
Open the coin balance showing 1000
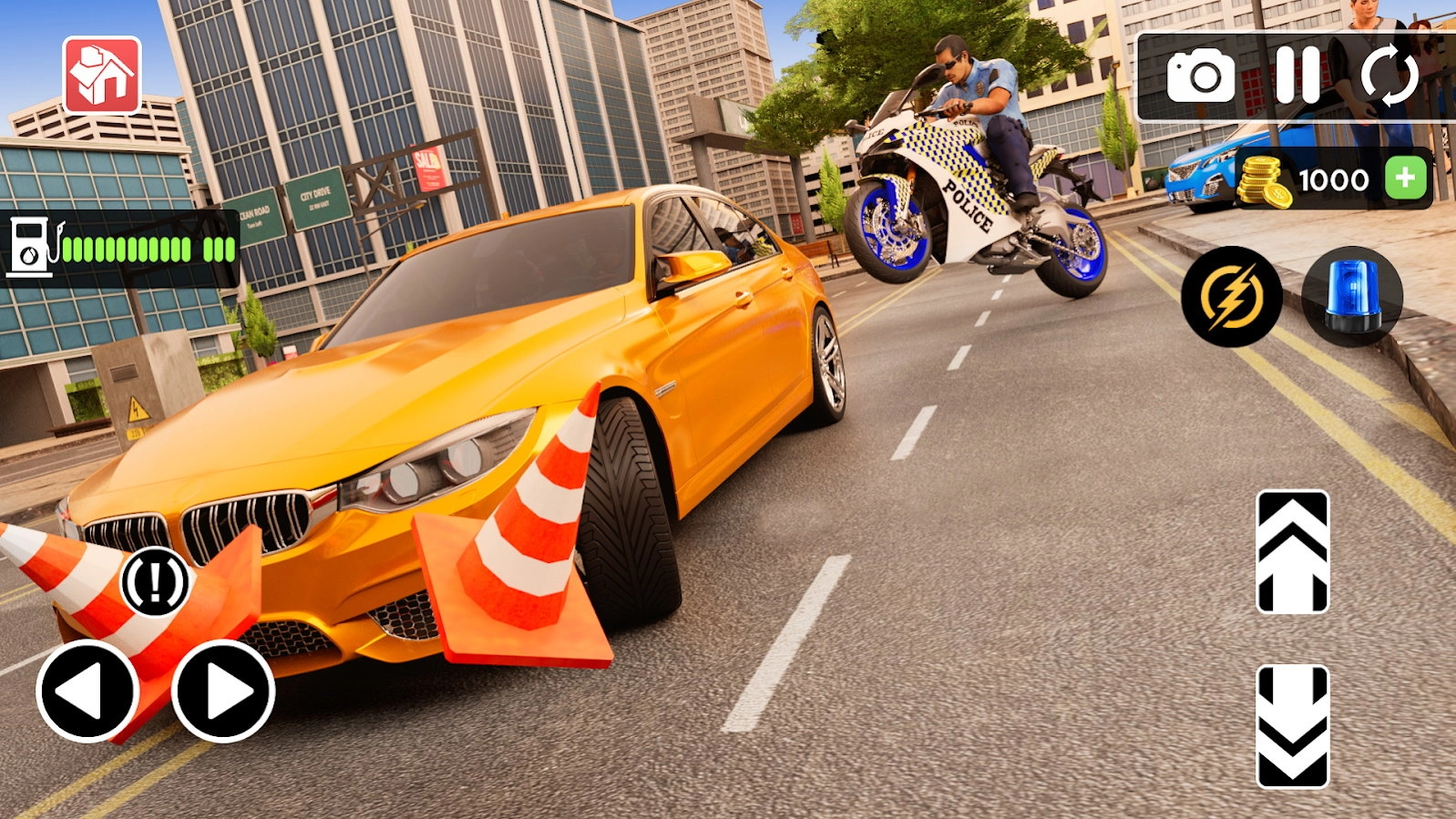tap(1333, 179)
